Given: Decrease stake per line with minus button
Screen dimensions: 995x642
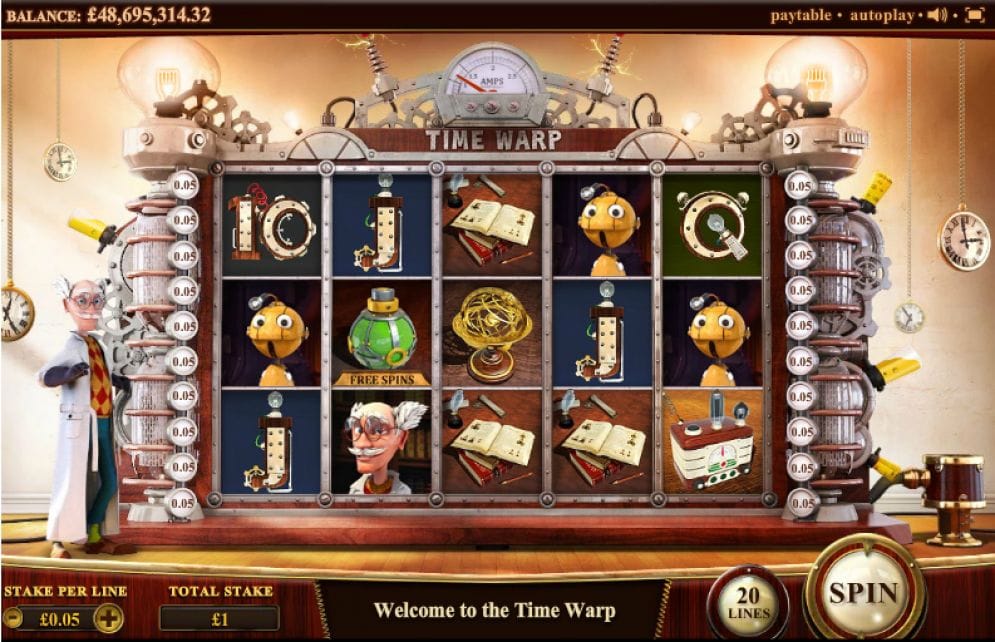Looking at the screenshot, I should 13,618.
